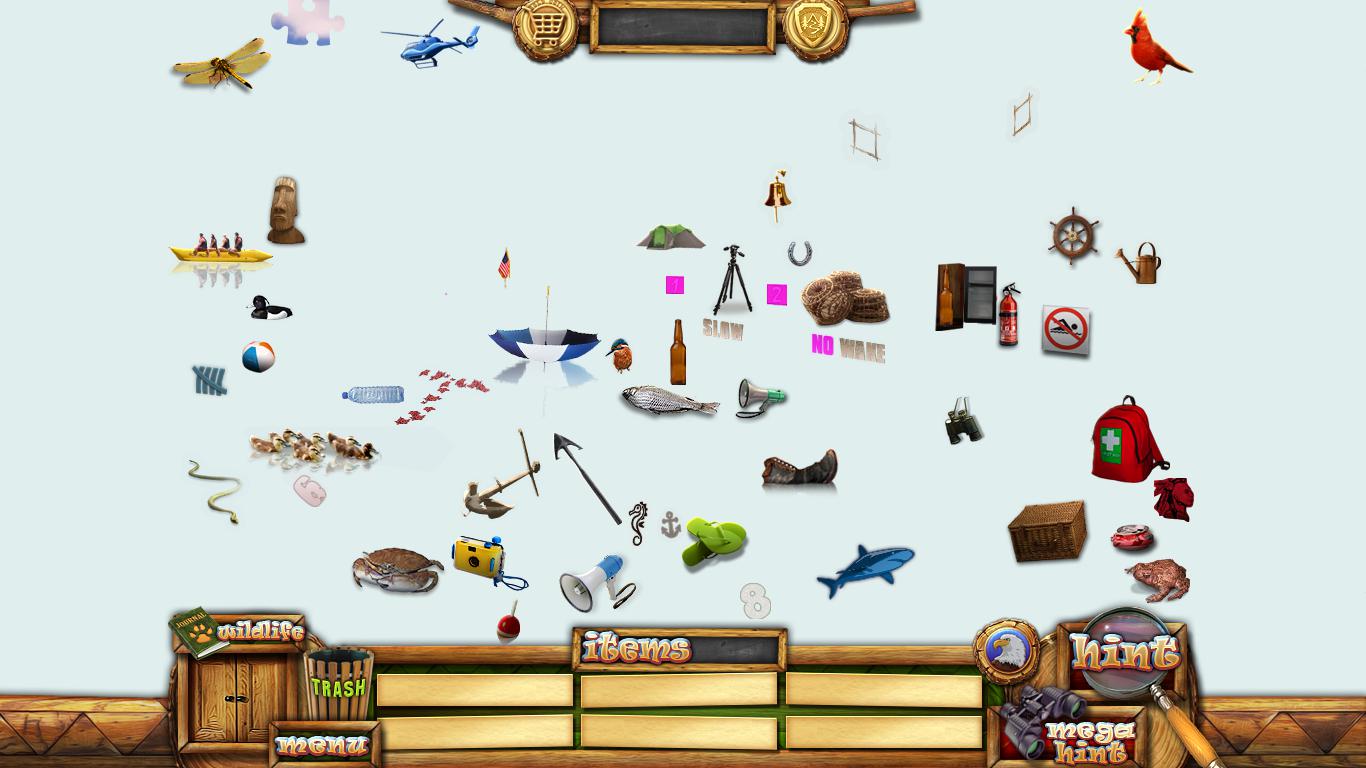Viewport: 1366px width, 768px height.
Task: Use the magnifying glass hint
Action: coord(1125,652)
